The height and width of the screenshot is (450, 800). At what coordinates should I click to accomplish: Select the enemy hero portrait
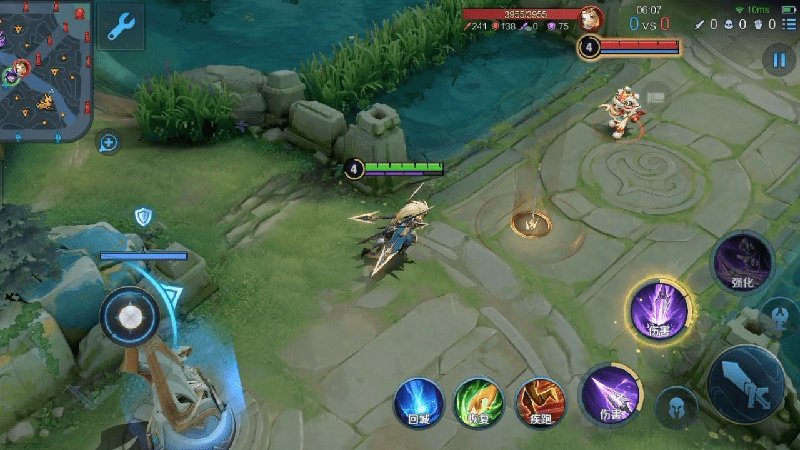coord(592,17)
